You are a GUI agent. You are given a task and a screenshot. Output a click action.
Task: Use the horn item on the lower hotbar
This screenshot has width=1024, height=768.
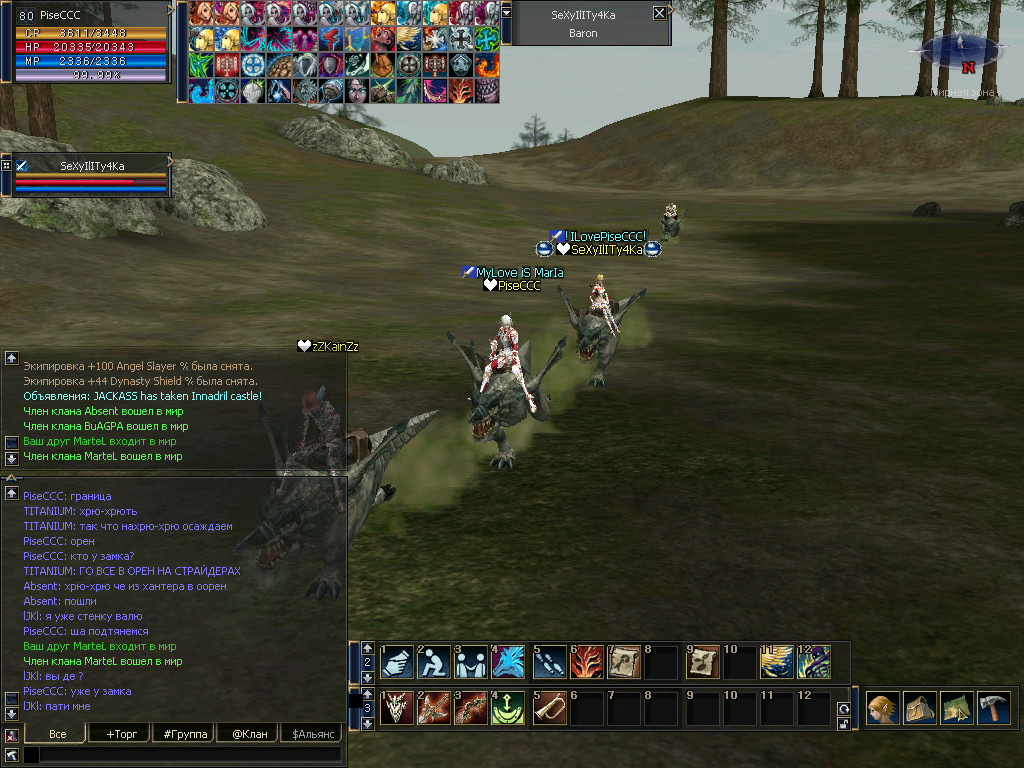(x=549, y=707)
